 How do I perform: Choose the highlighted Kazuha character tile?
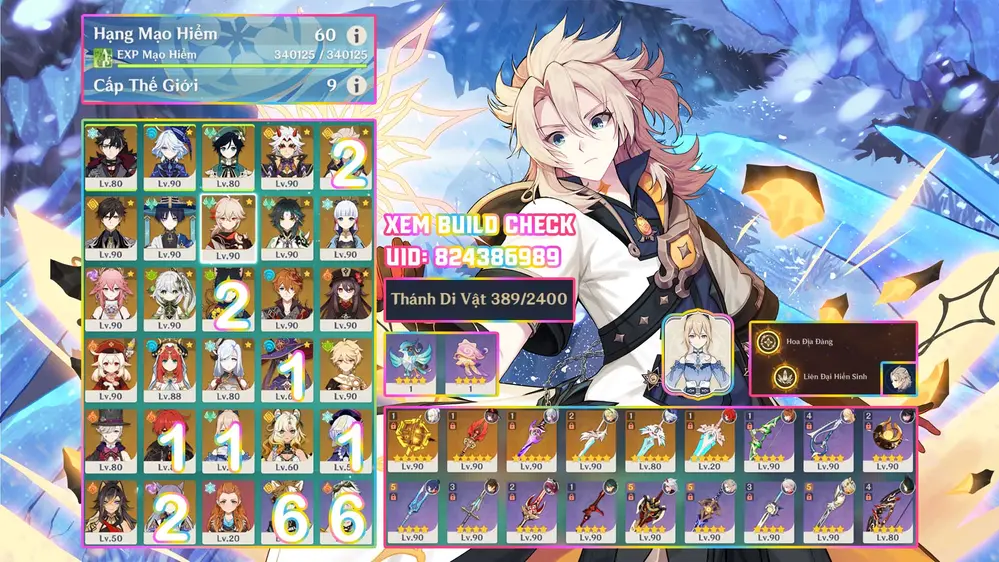pyautogui.click(x=228, y=226)
